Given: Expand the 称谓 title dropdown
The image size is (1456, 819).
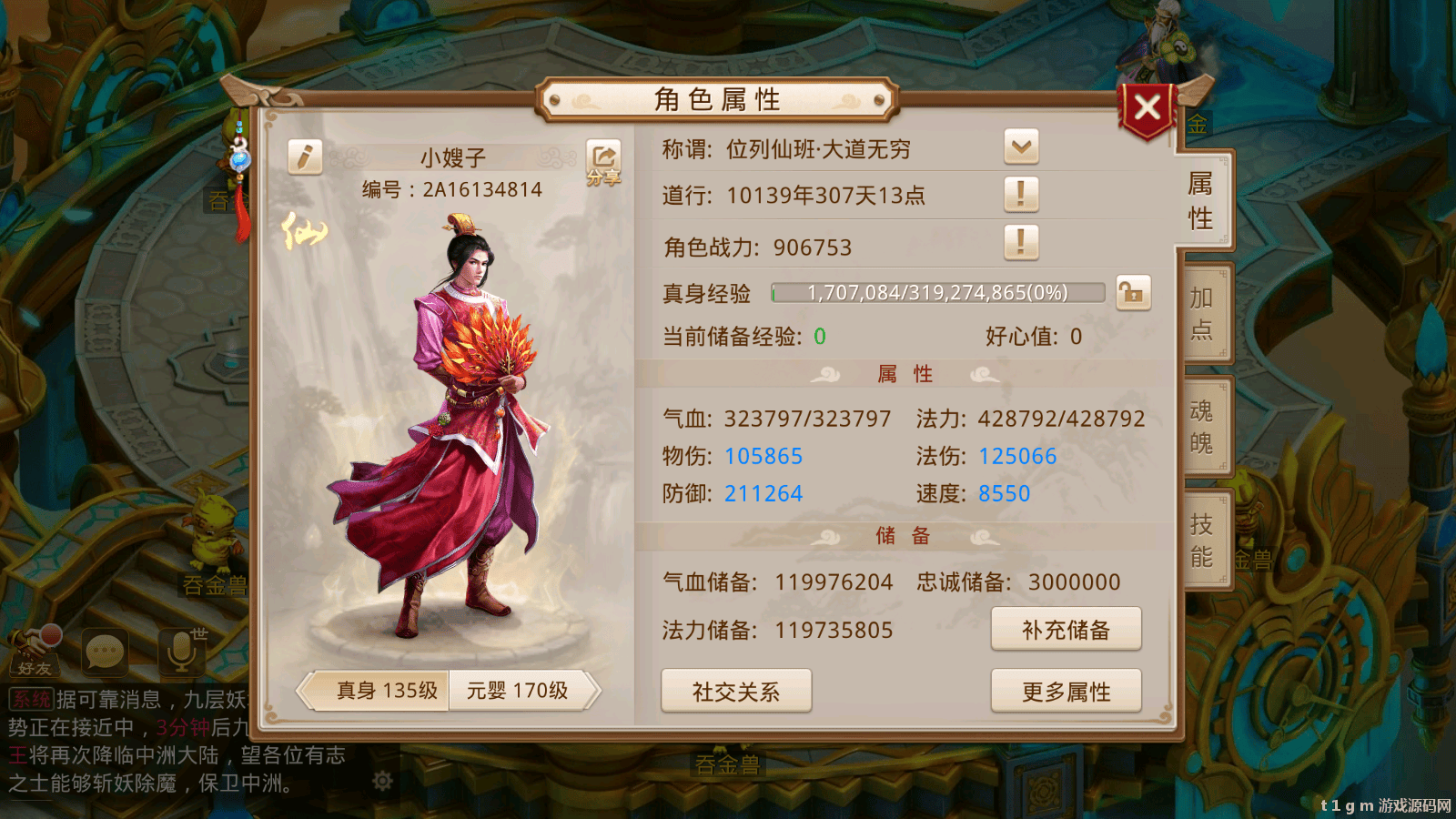Looking at the screenshot, I should pyautogui.click(x=1021, y=147).
